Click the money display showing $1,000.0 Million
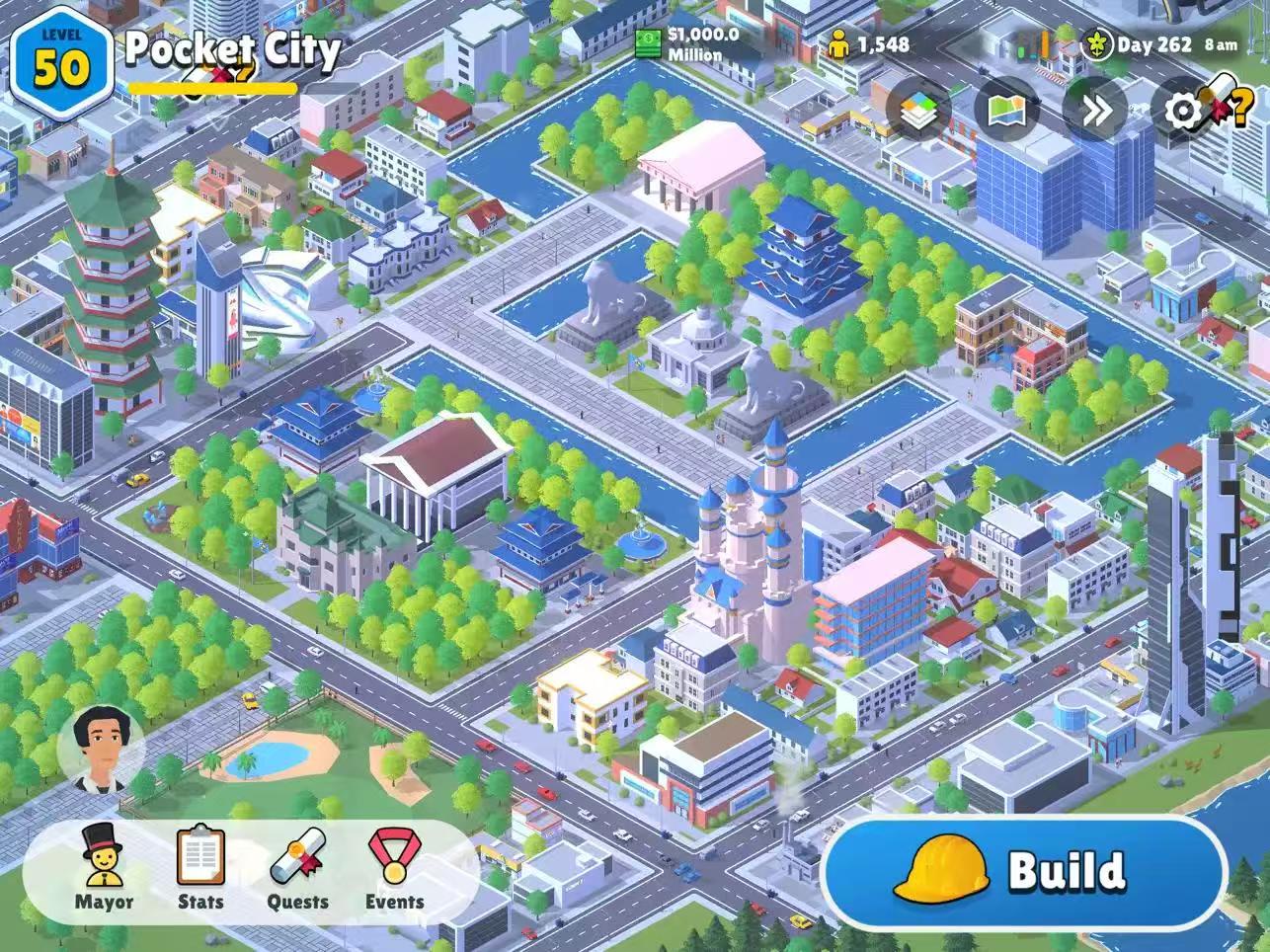This screenshot has width=1270, height=952. coord(691,44)
